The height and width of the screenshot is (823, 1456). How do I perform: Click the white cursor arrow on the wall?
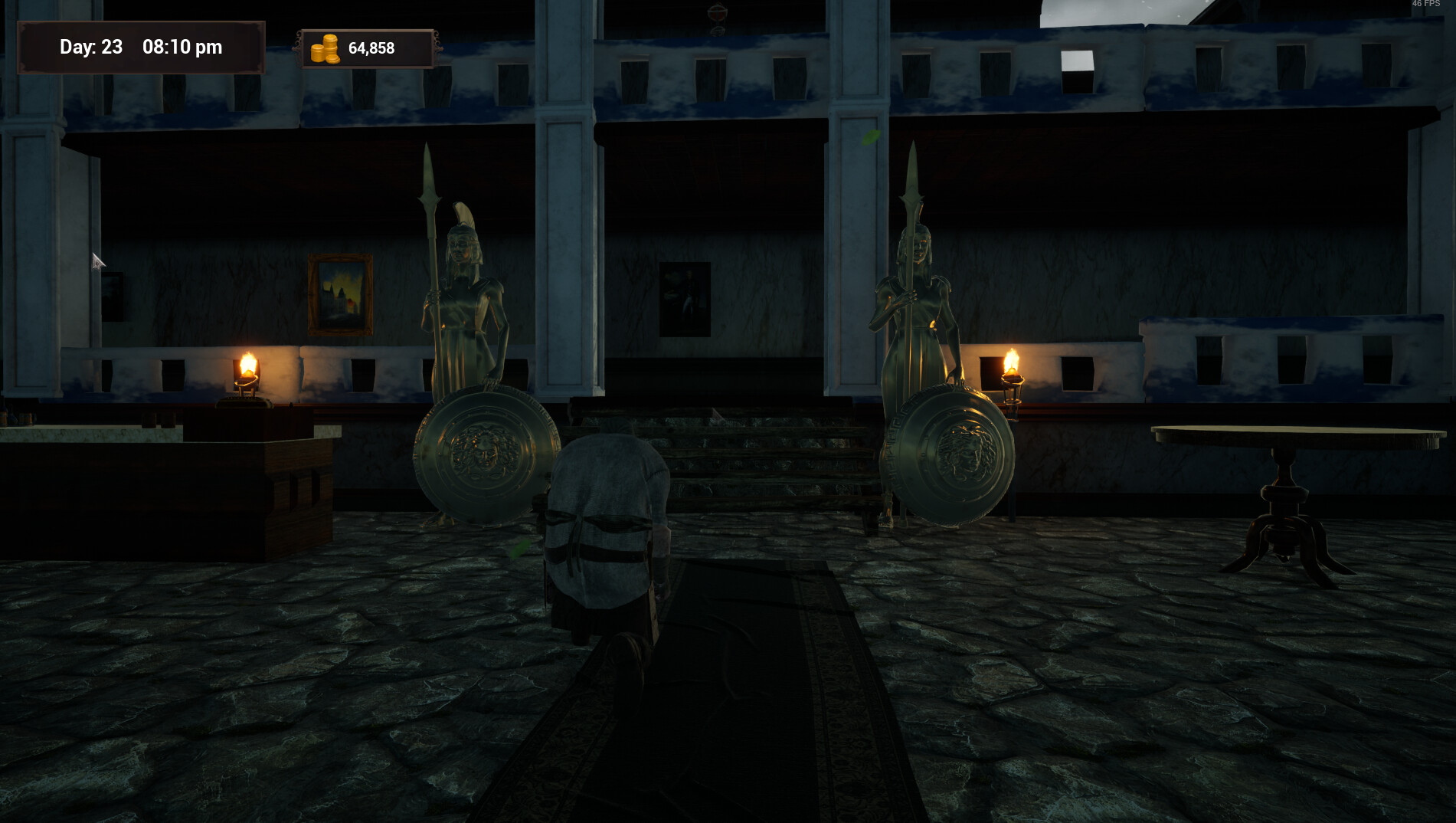(97, 259)
